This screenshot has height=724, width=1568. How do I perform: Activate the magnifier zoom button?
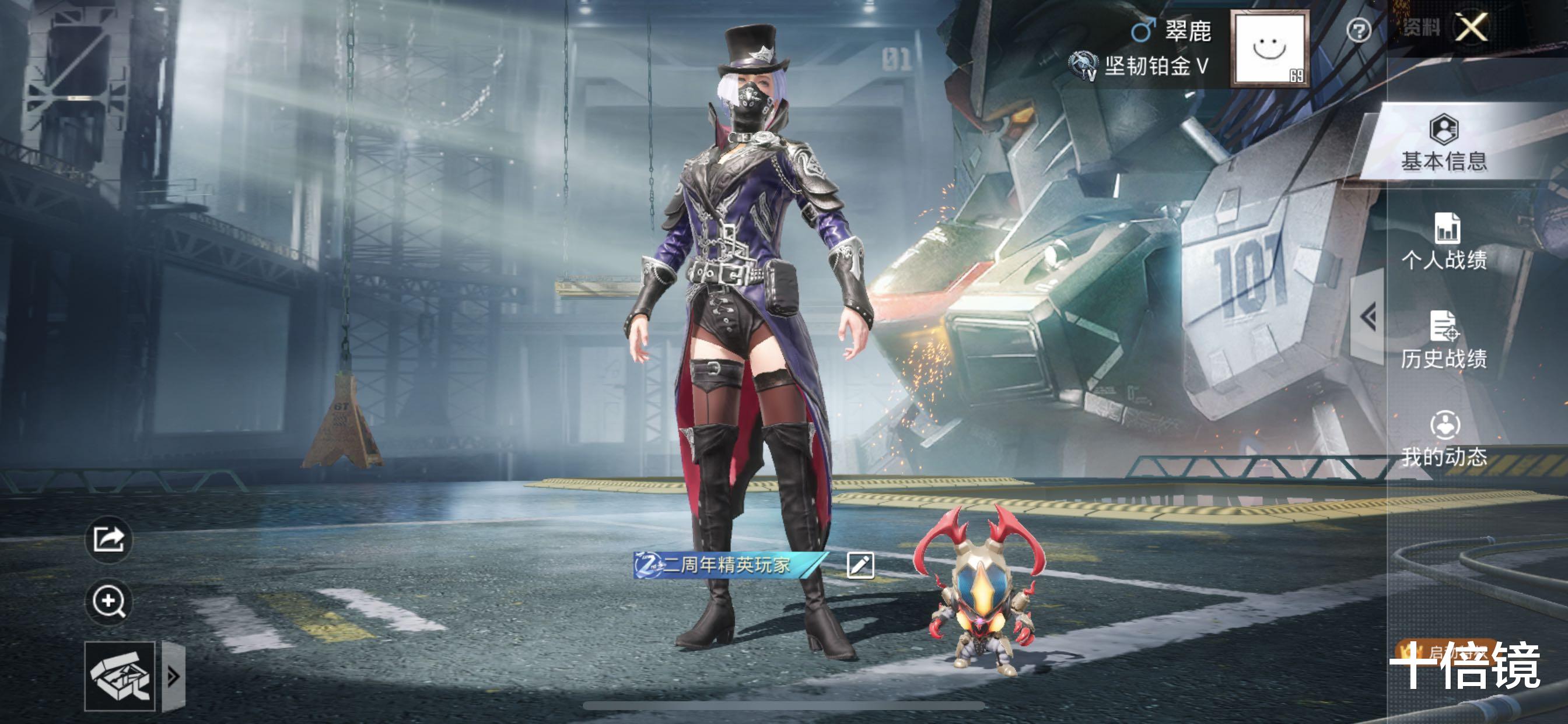point(109,601)
